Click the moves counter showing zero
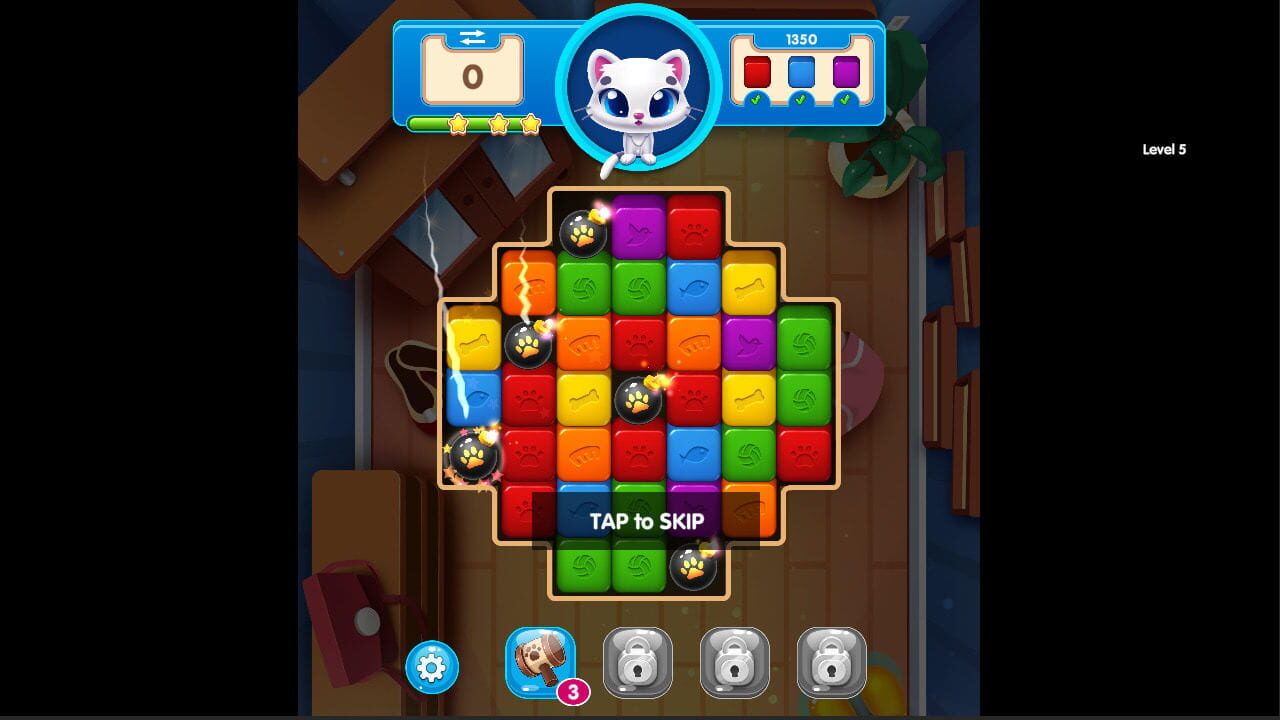The image size is (1280, 720). click(x=472, y=75)
